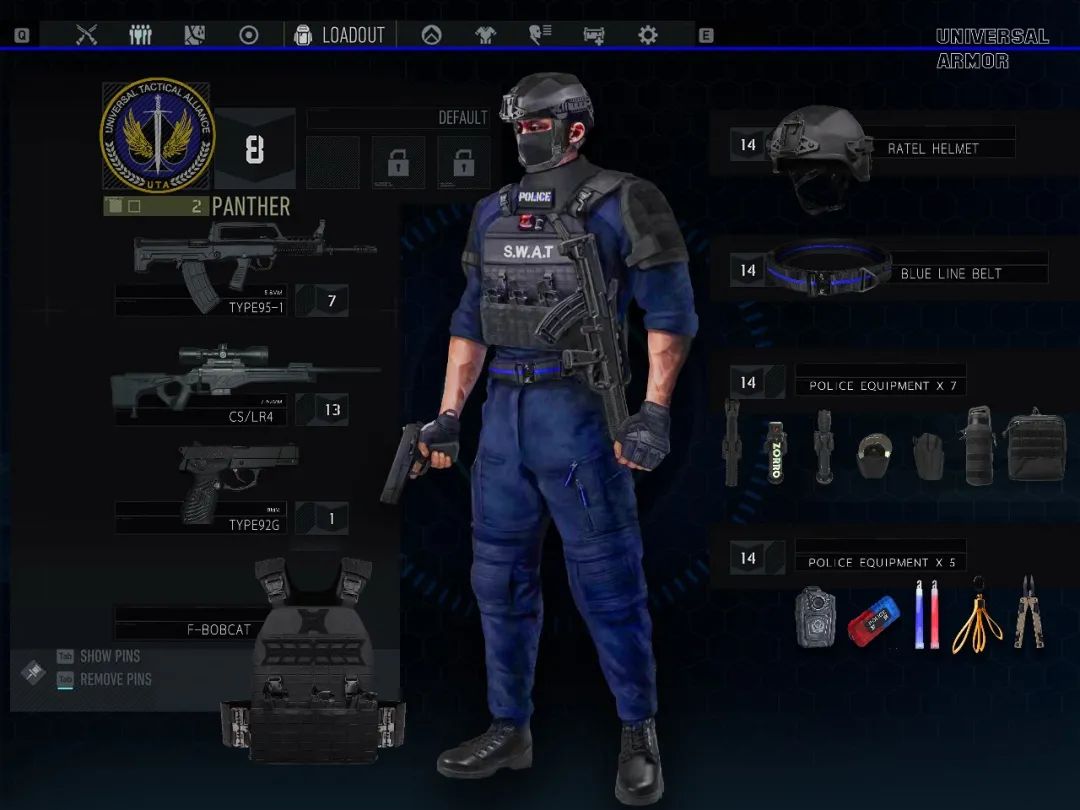Switch to the crossed rifles tab
This screenshot has height=810, width=1080.
[x=87, y=35]
